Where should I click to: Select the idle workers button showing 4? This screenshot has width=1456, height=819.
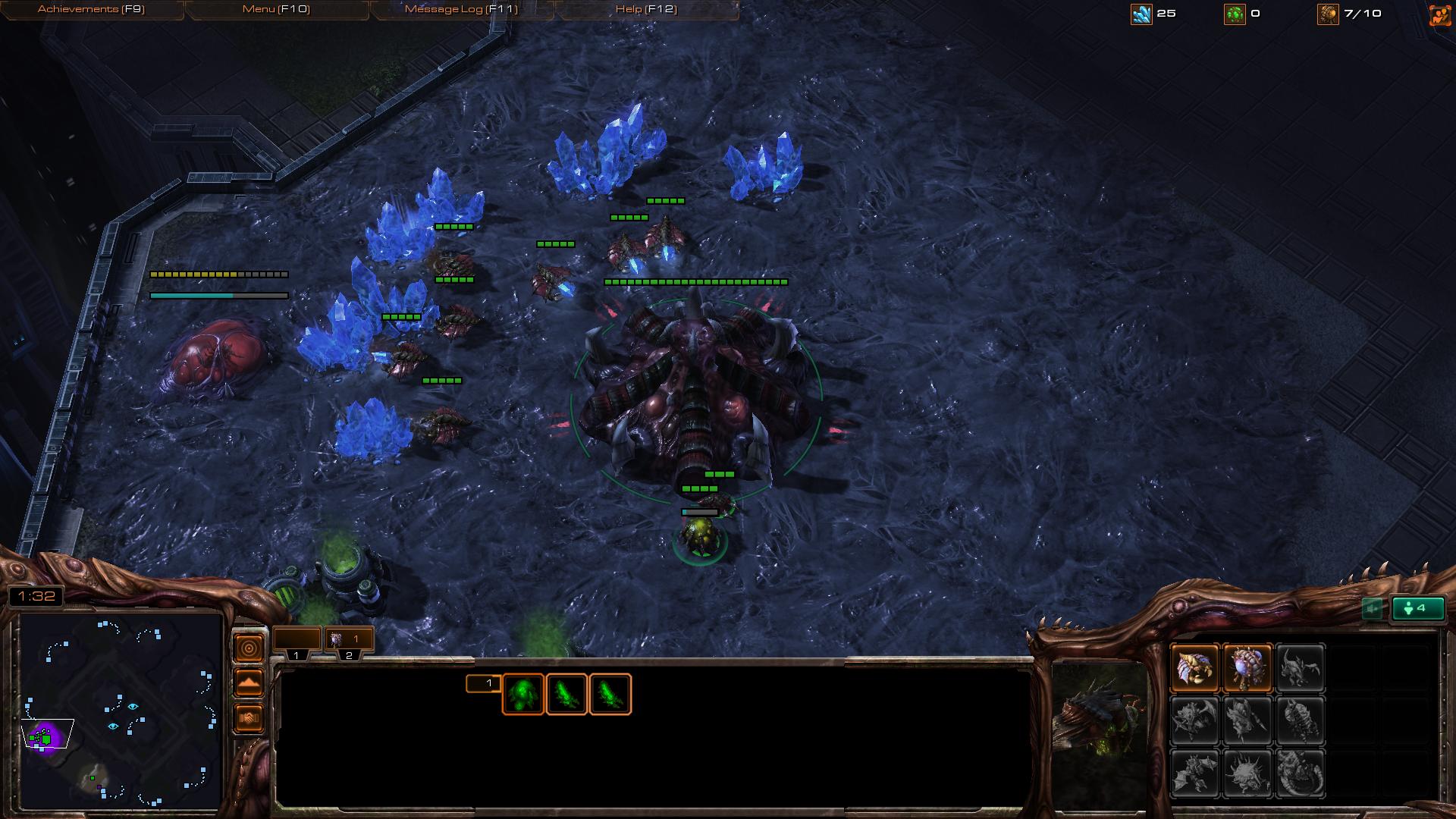coord(1417,608)
